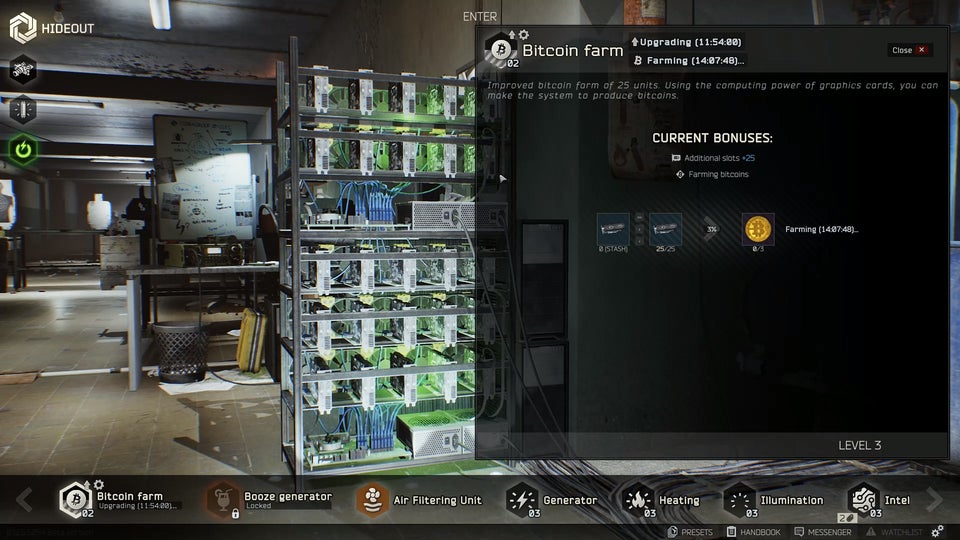Show the next hideout modules with the right arrow
This screenshot has width=960, height=540.
(x=935, y=499)
